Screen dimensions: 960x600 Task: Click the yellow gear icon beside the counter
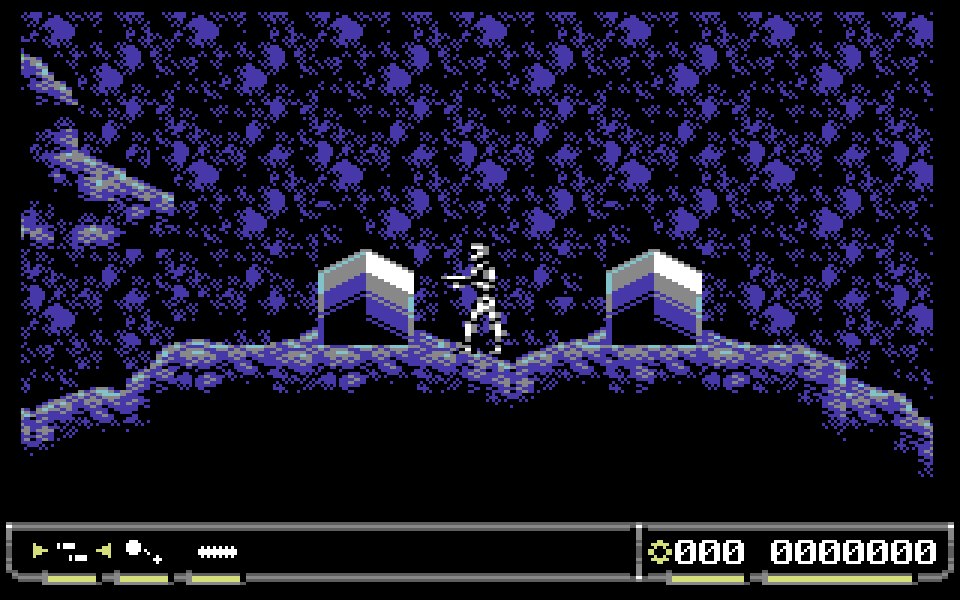click(659, 551)
